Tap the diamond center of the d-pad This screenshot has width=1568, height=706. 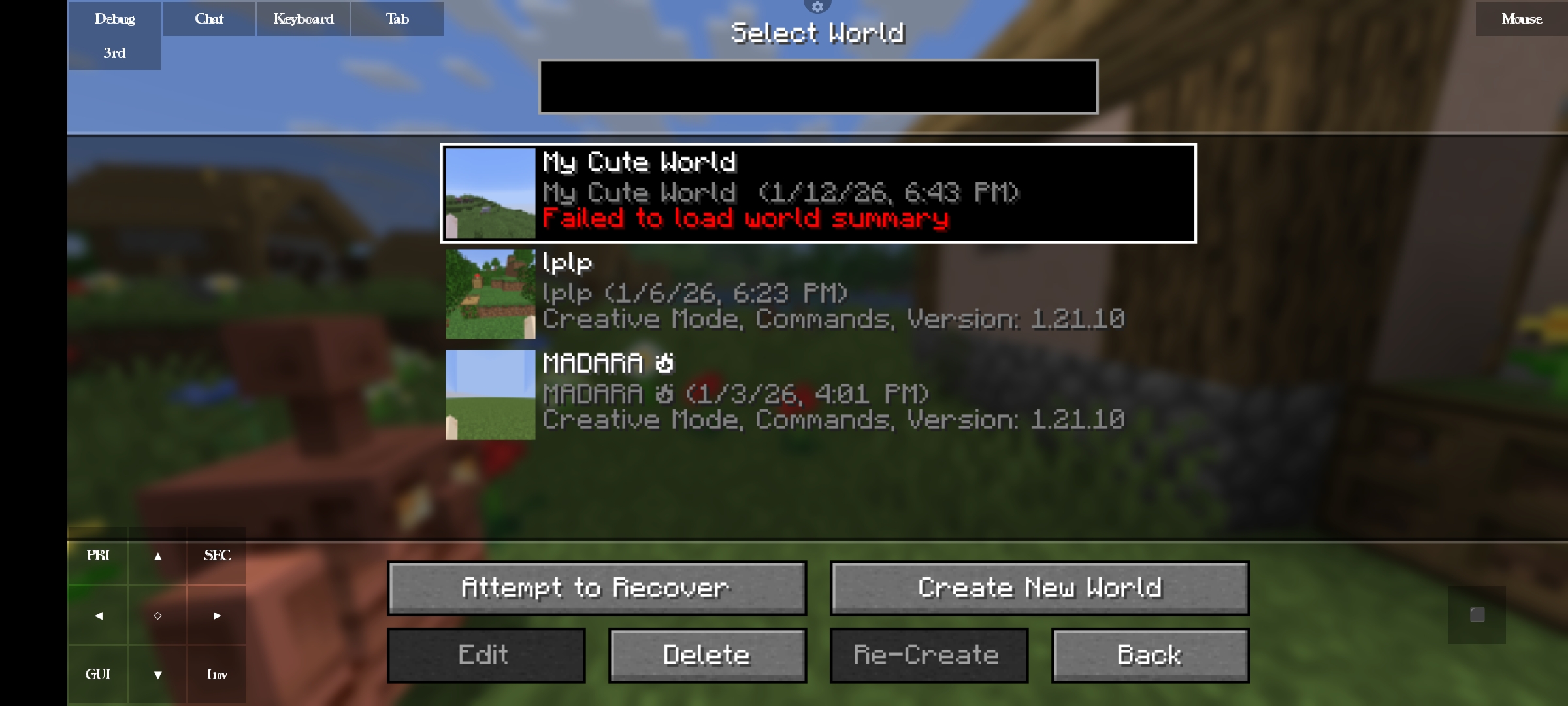coord(157,614)
